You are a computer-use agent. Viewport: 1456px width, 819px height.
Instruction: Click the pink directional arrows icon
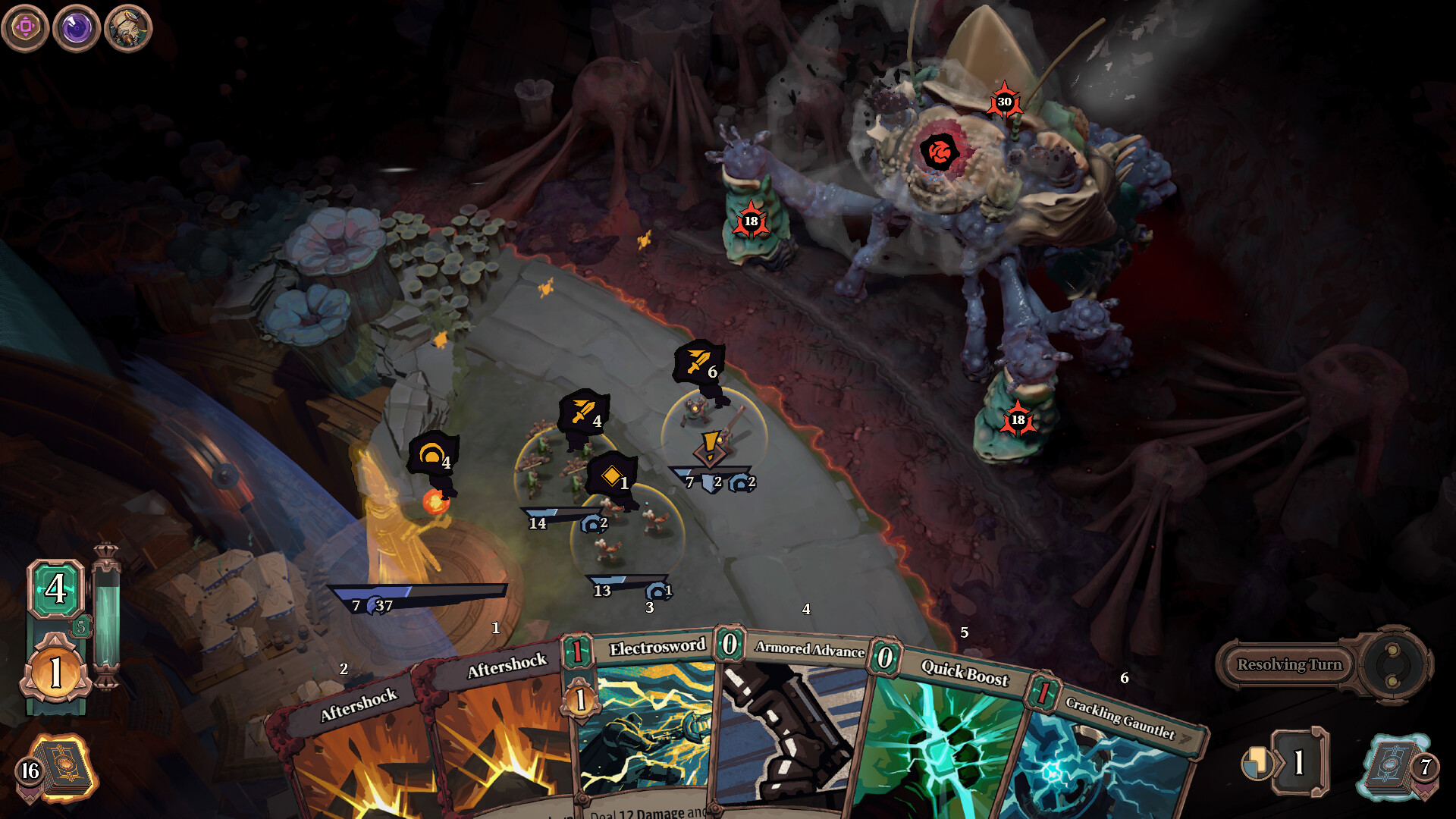click(x=26, y=28)
